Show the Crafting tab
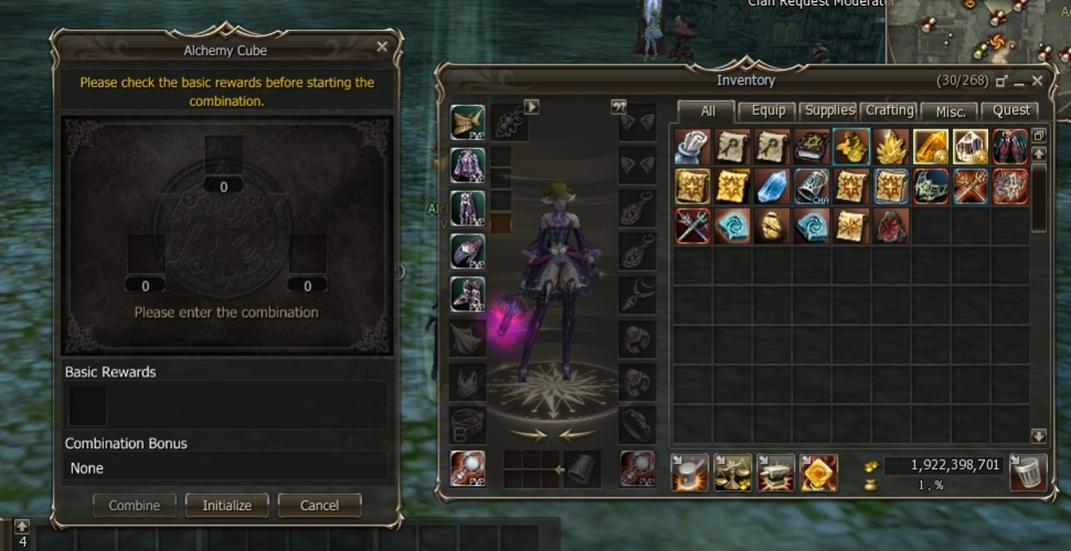The width and height of the screenshot is (1071, 551). [889, 111]
